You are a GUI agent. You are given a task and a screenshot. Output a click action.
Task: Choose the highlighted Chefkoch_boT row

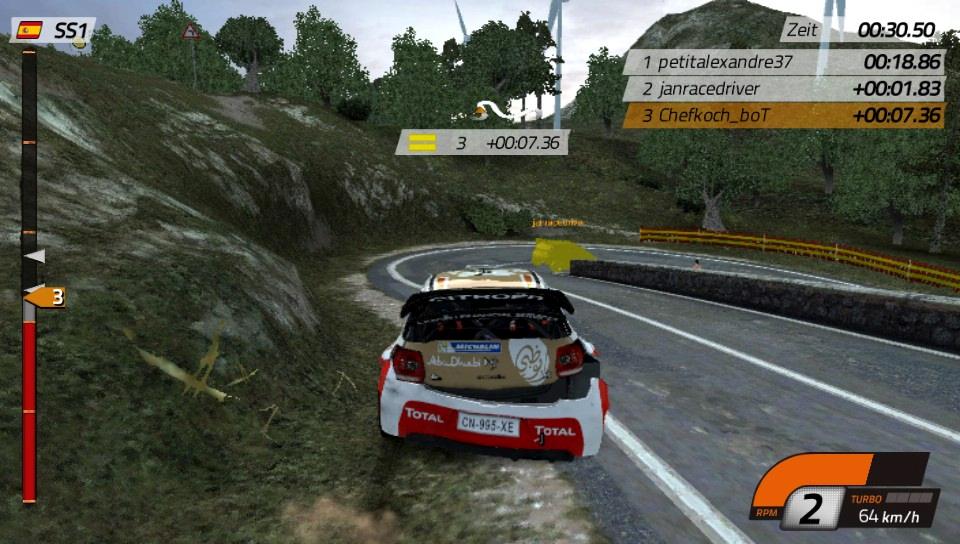coord(784,116)
